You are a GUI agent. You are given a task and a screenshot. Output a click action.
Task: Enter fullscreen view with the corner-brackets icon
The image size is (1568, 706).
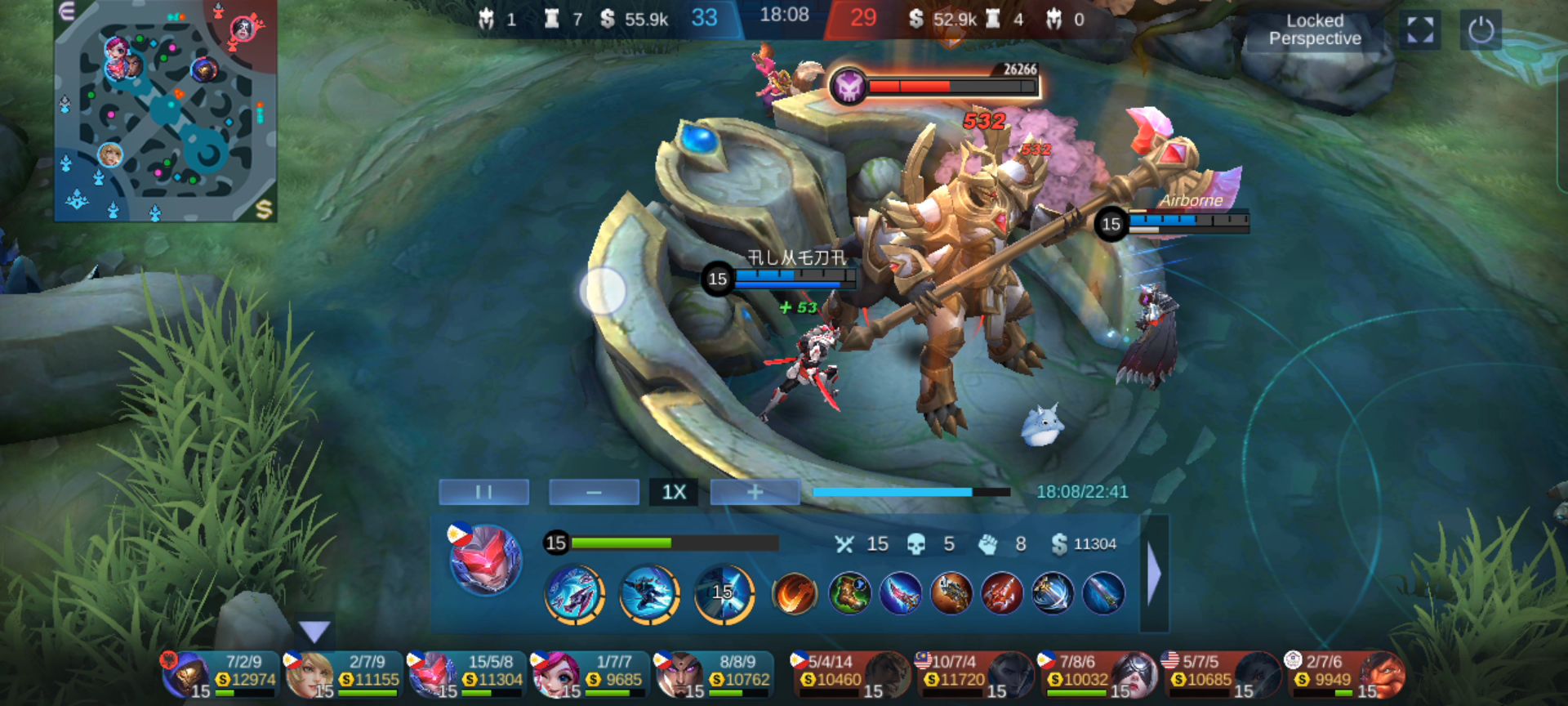(x=1419, y=30)
